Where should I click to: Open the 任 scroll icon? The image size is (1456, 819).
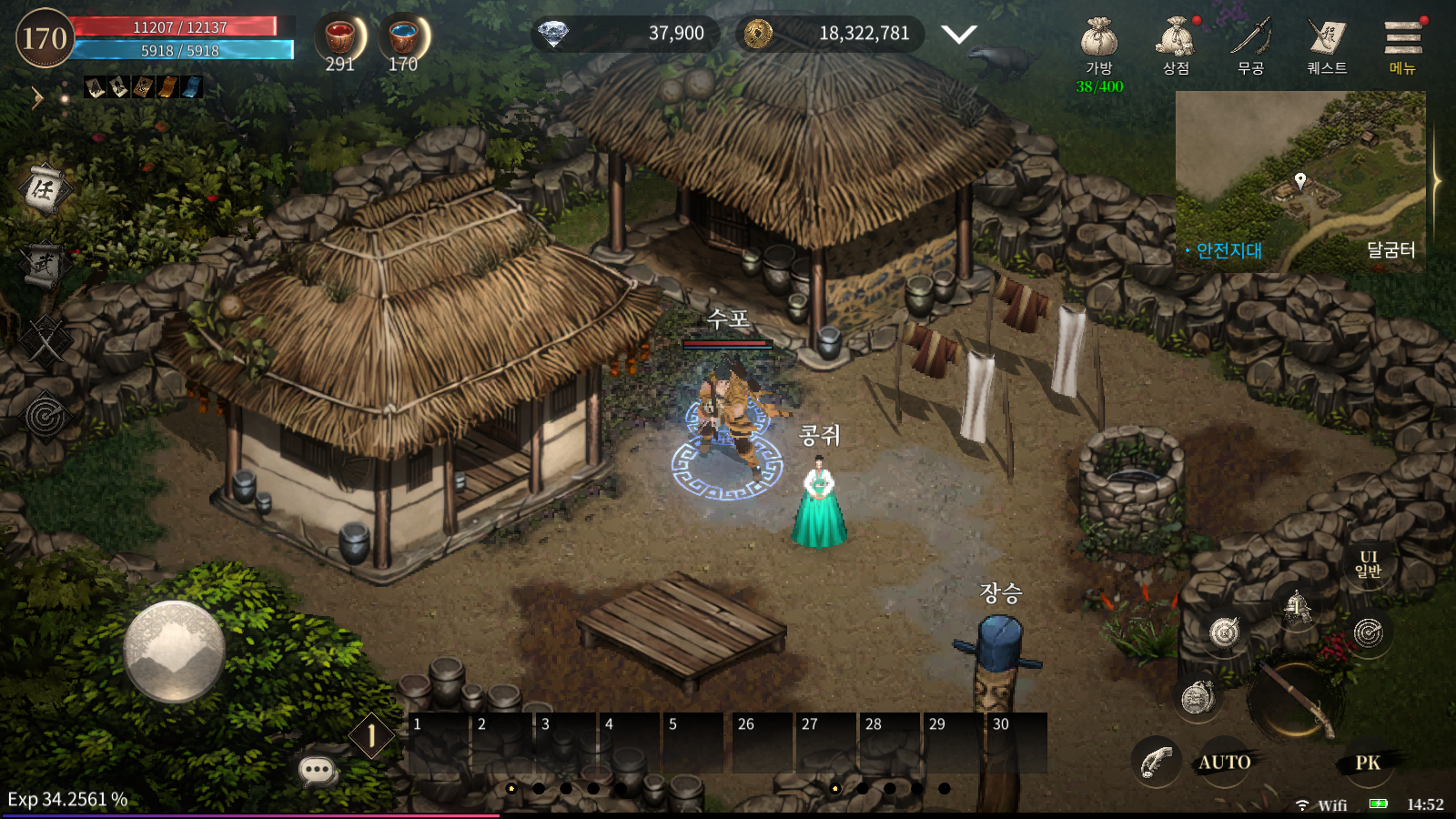point(43,189)
